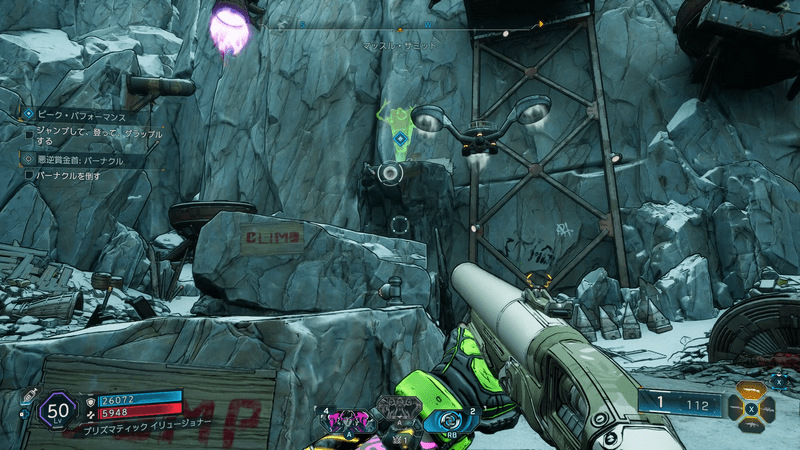Select the ピーク・パフォーマンス mission tracker
Viewport: 800px width, 450px height.
[x=82, y=116]
